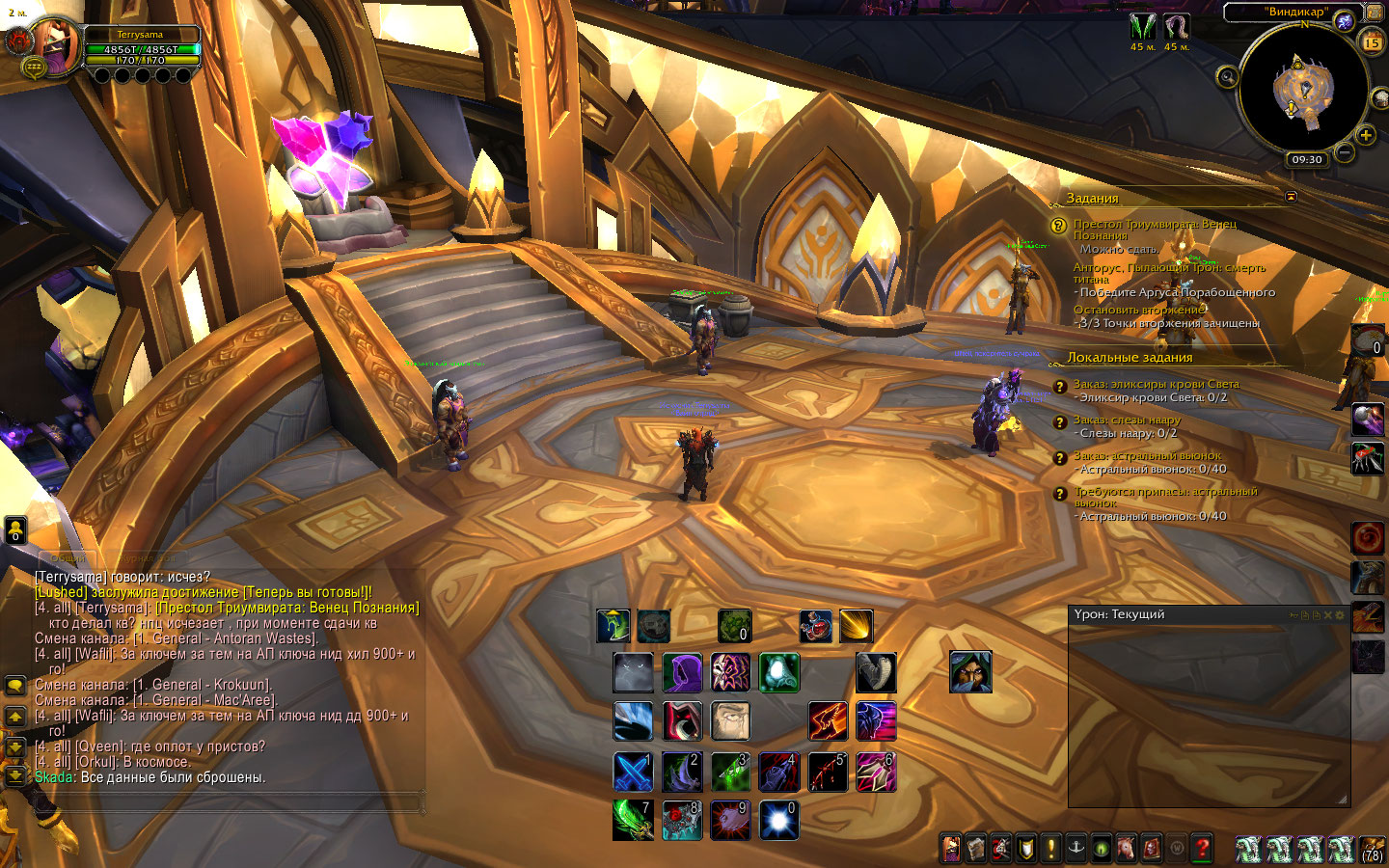Activate the crossed blue swords ability

(633, 772)
